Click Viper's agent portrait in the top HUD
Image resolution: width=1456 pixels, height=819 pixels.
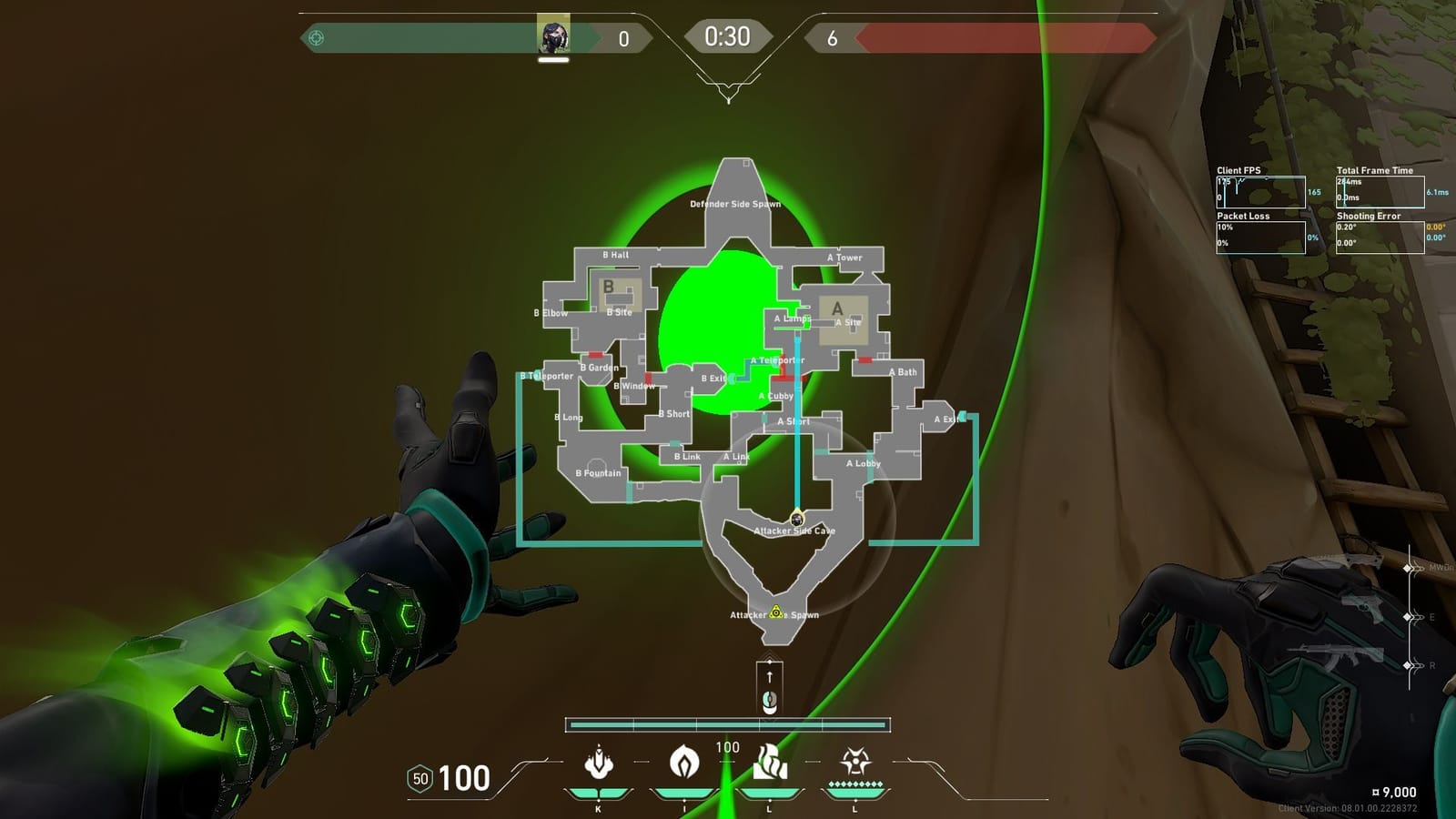553,36
